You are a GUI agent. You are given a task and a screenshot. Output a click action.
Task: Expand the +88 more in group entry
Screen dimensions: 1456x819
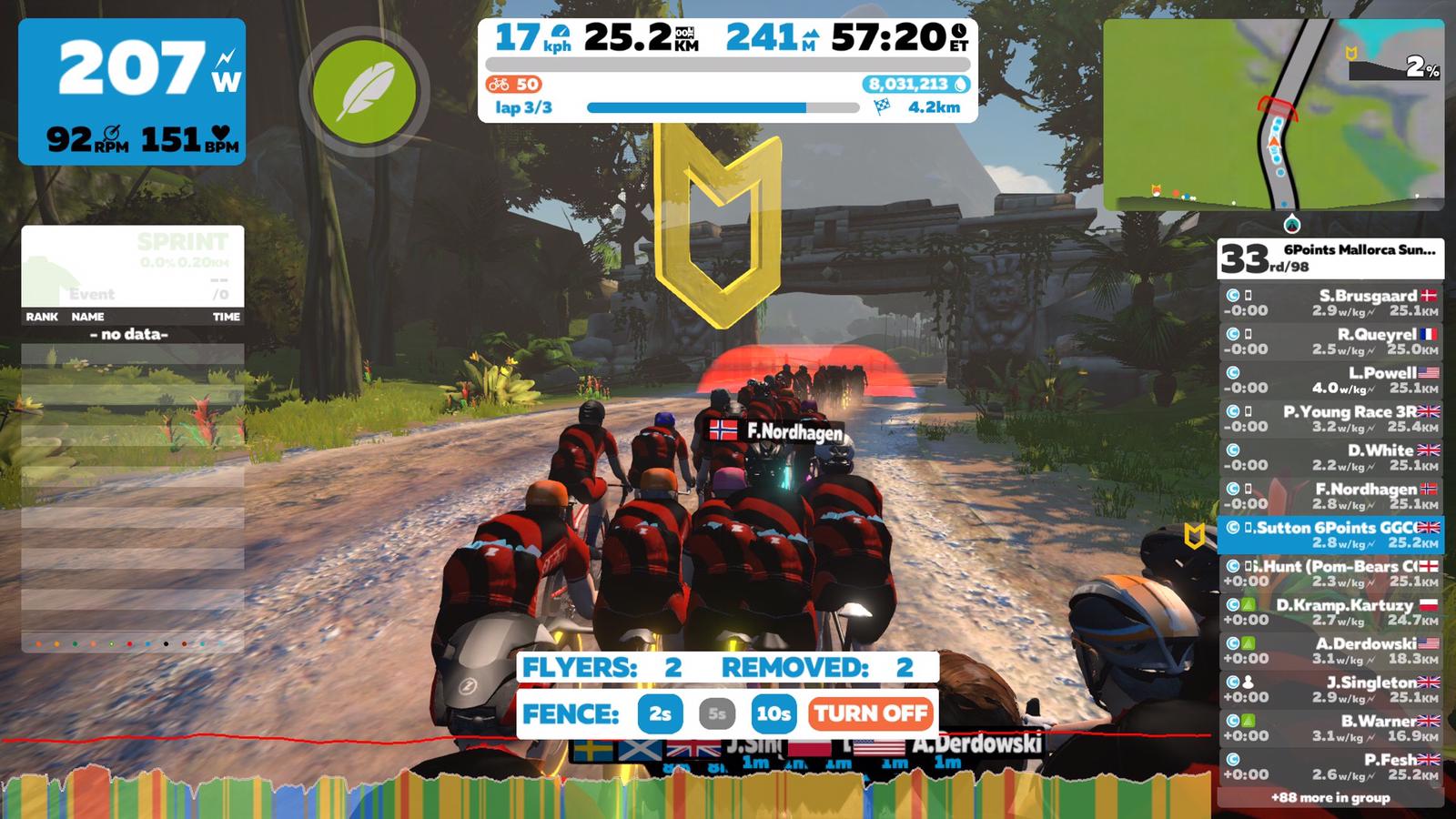pos(1330,798)
